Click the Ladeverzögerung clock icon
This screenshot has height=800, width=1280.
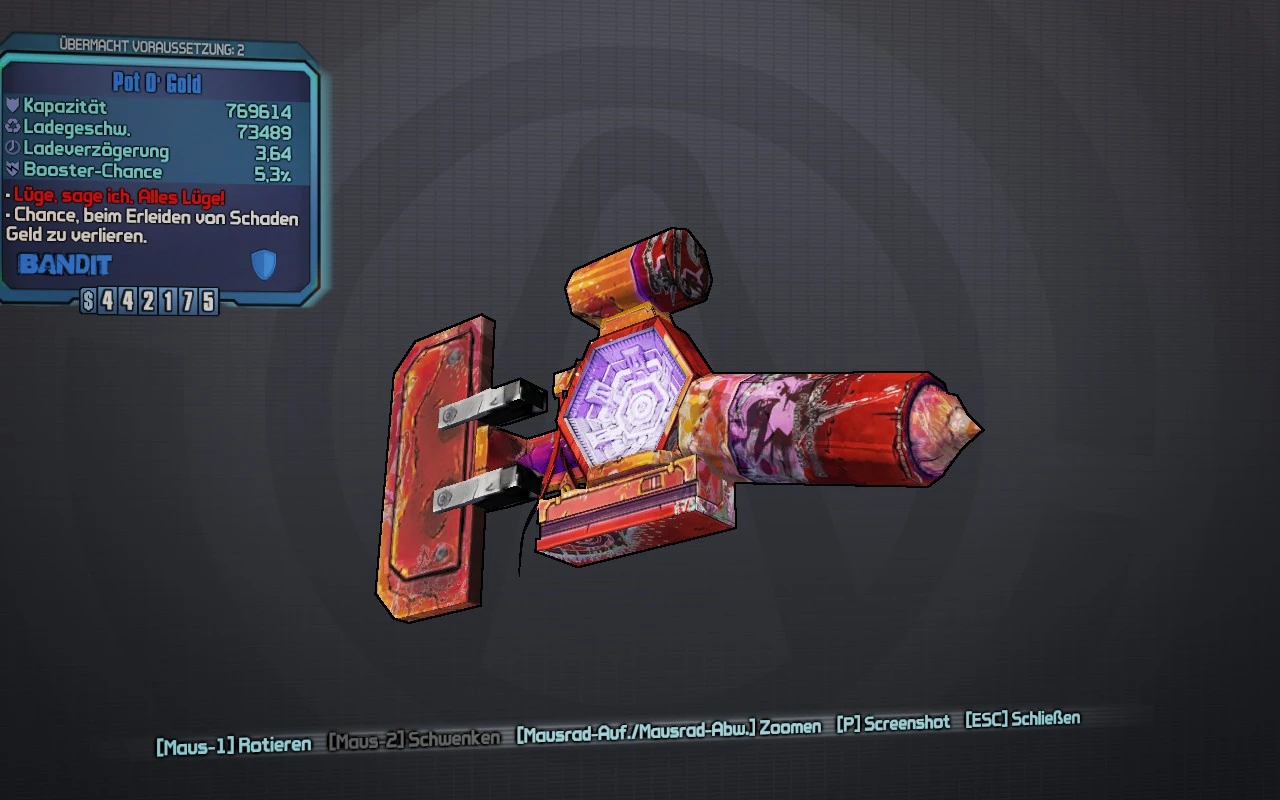(x=14, y=145)
